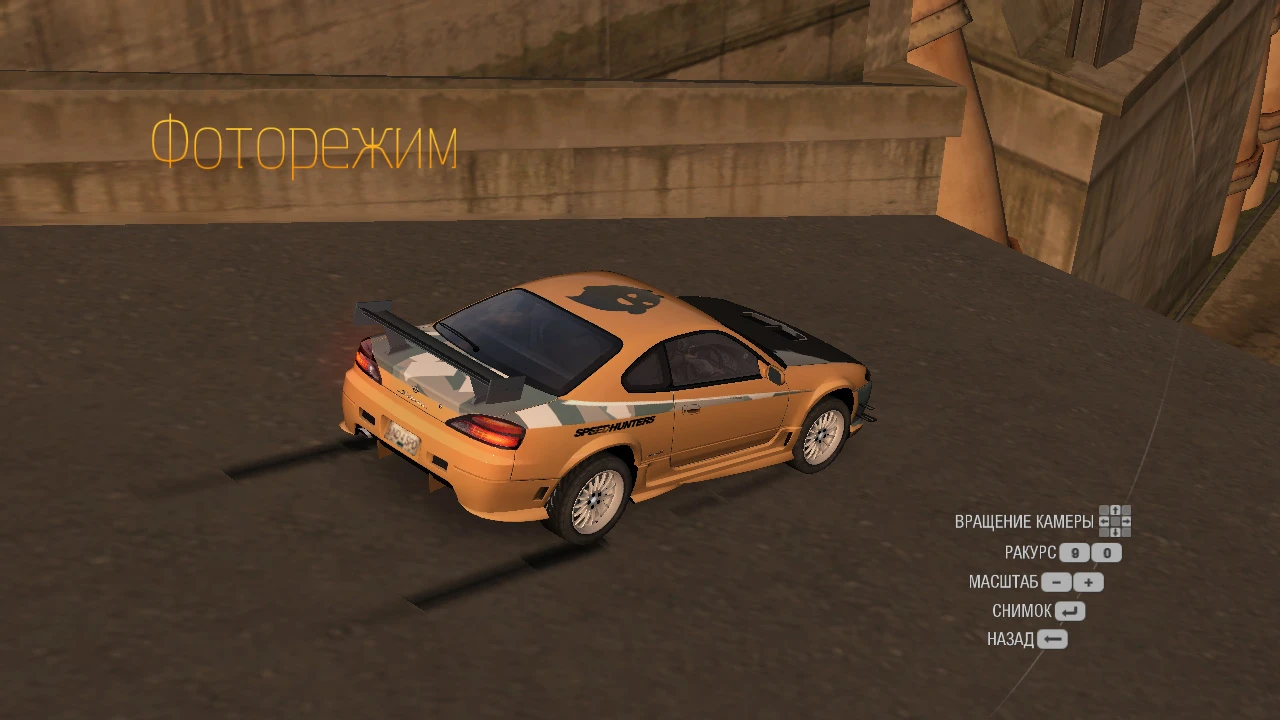
Task: Decrease zoom using the МАСШТАБ minus control
Action: 1057,582
